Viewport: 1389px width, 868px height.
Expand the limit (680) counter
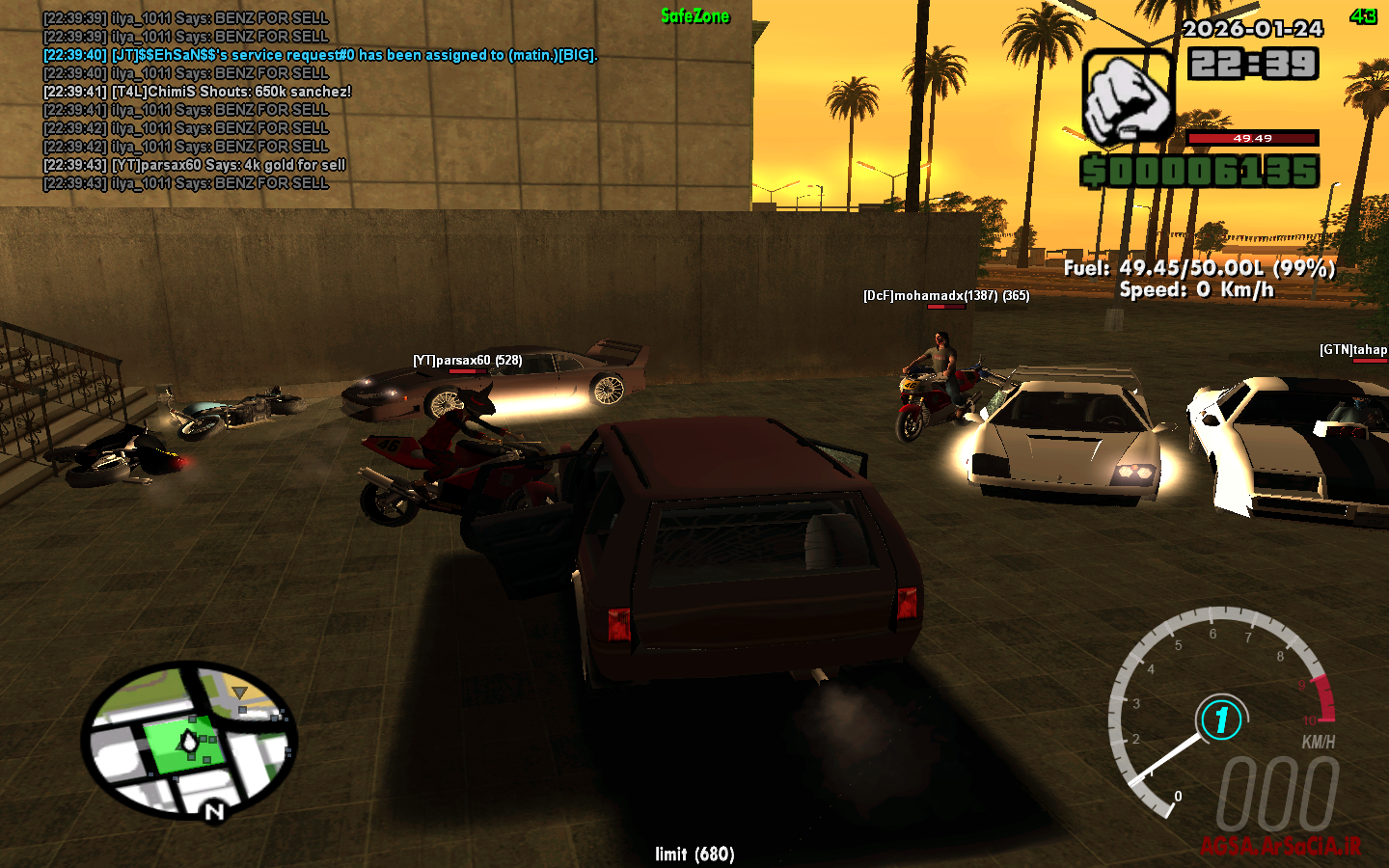tap(694, 854)
